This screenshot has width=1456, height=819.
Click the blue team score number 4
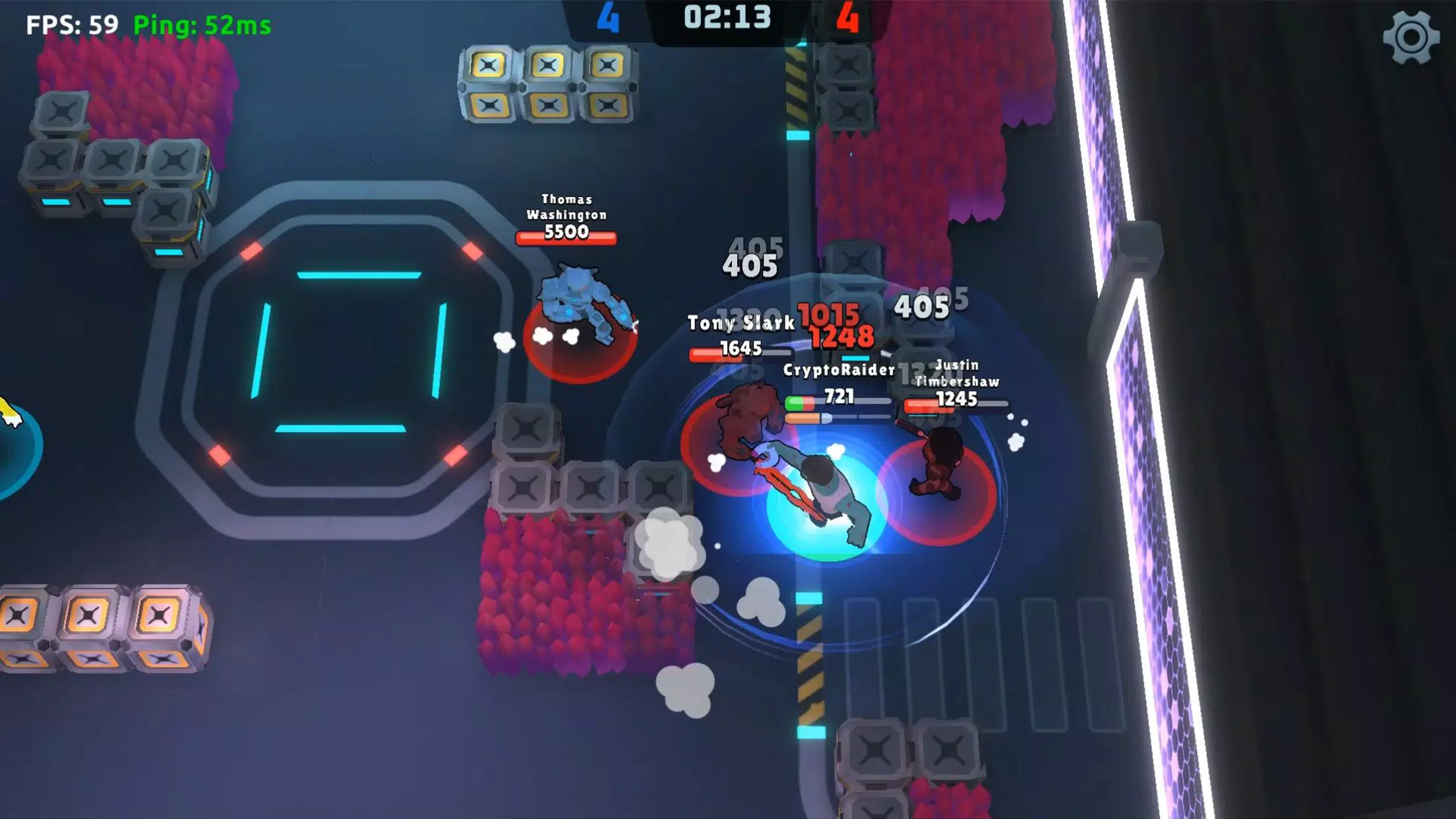[x=607, y=16]
